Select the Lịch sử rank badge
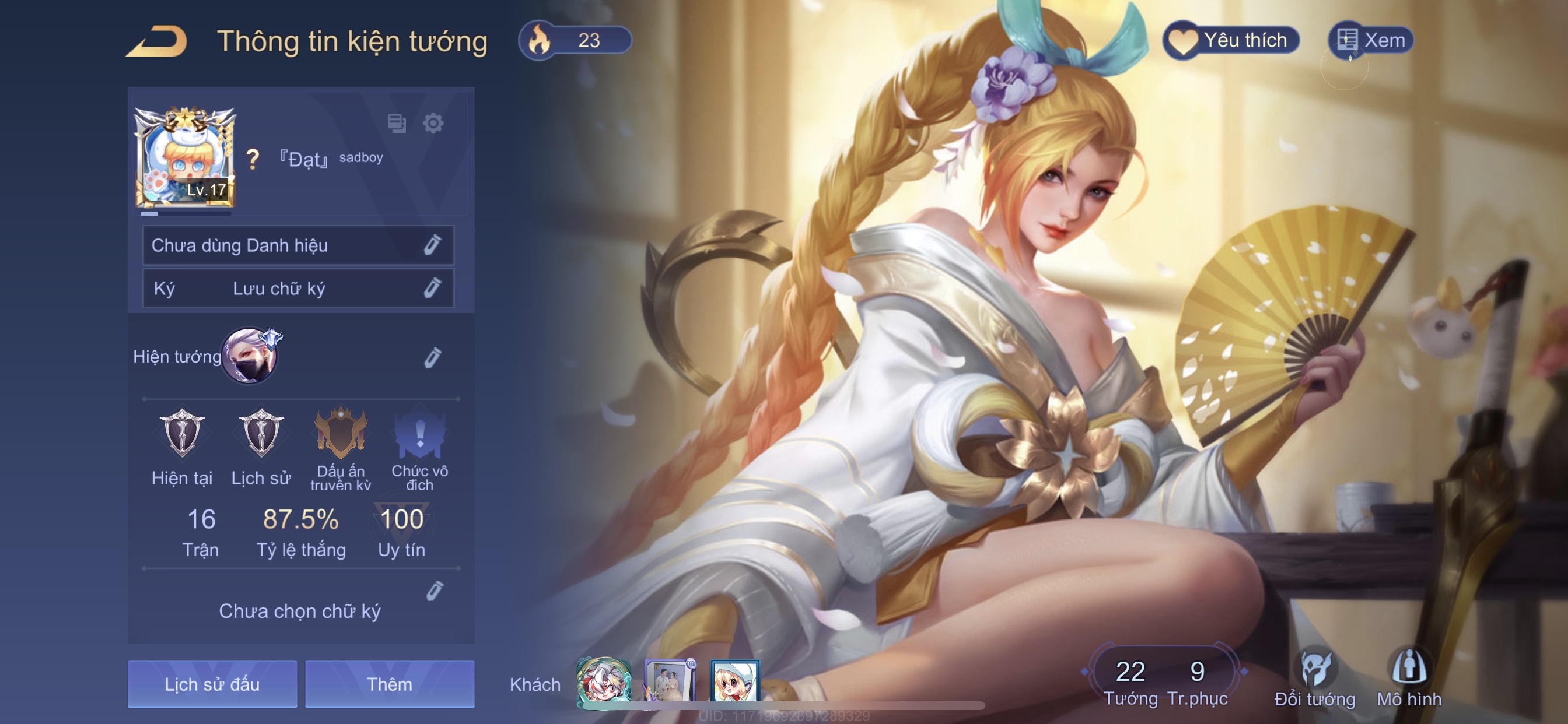Image resolution: width=1568 pixels, height=724 pixels. pos(261,434)
